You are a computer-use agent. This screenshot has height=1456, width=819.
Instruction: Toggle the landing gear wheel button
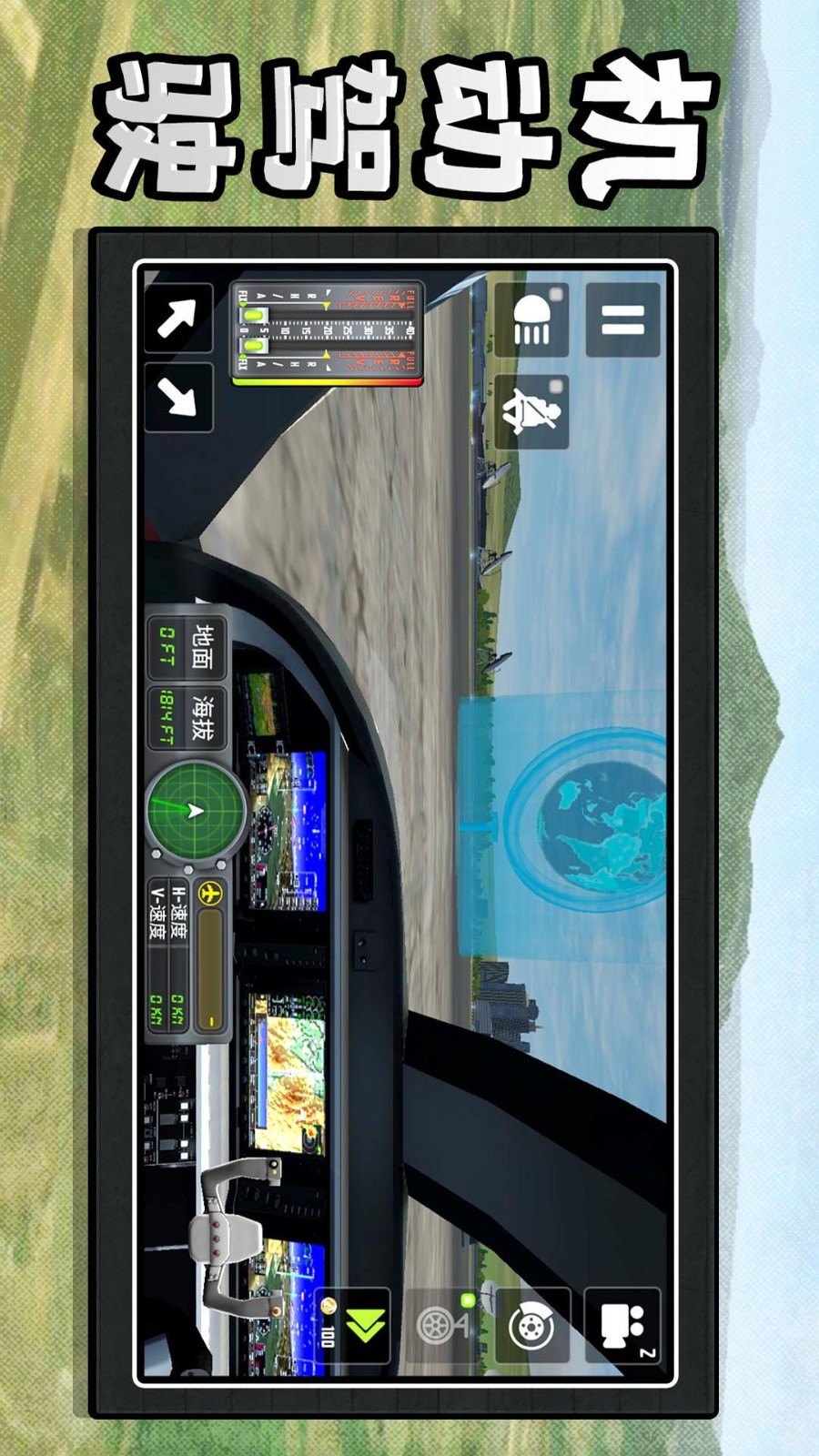click(x=441, y=1326)
